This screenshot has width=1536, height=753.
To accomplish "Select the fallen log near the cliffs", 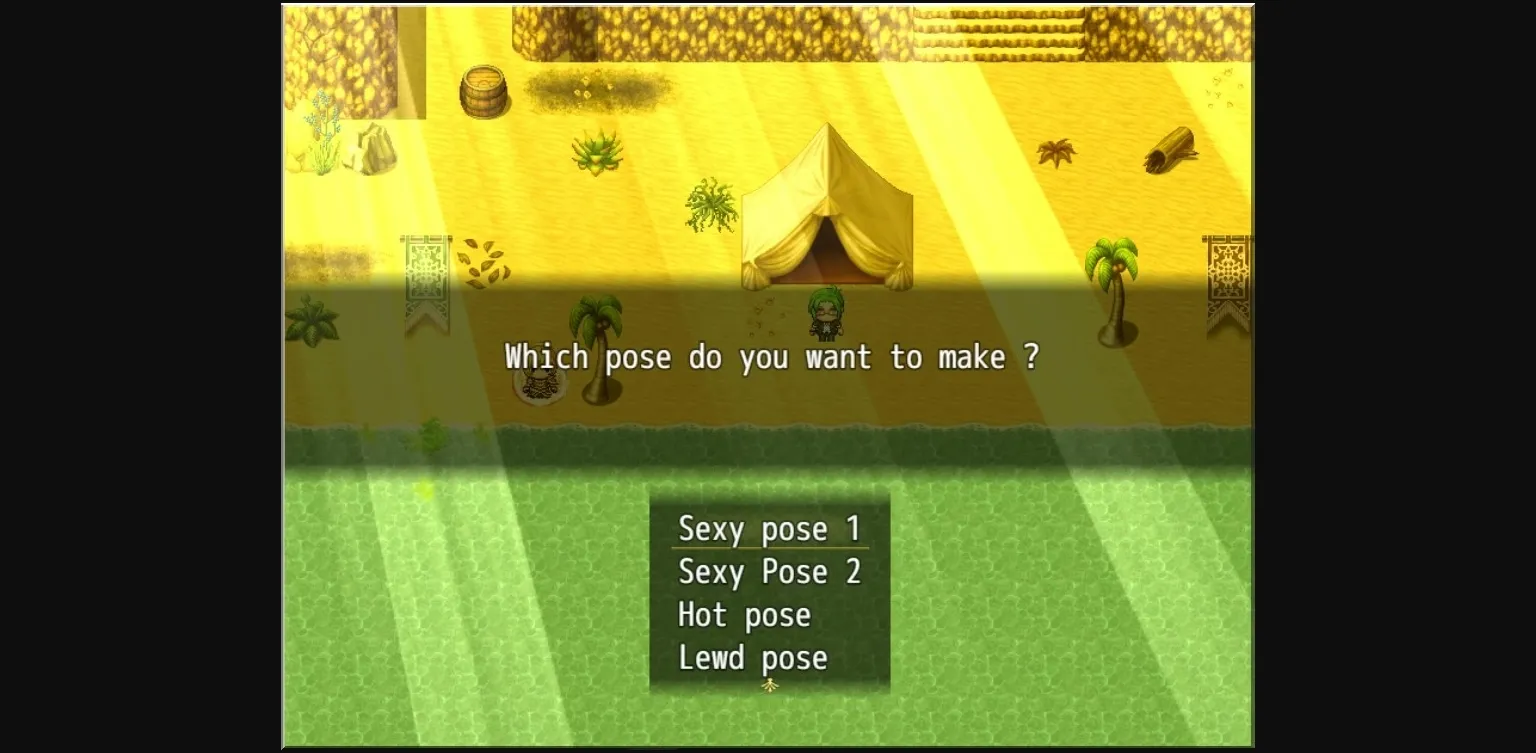I will coord(1170,150).
